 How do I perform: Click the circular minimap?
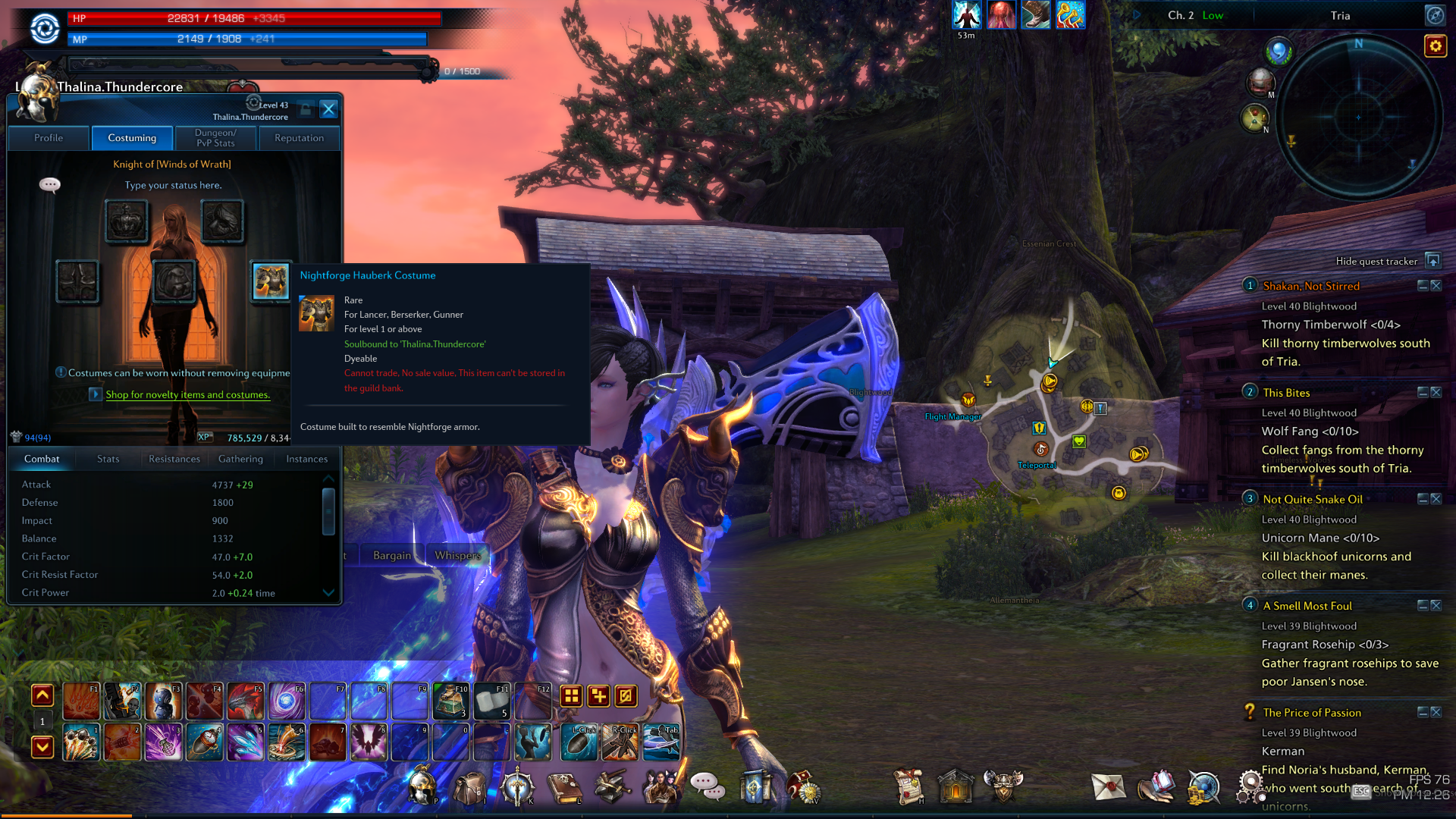(1358, 117)
